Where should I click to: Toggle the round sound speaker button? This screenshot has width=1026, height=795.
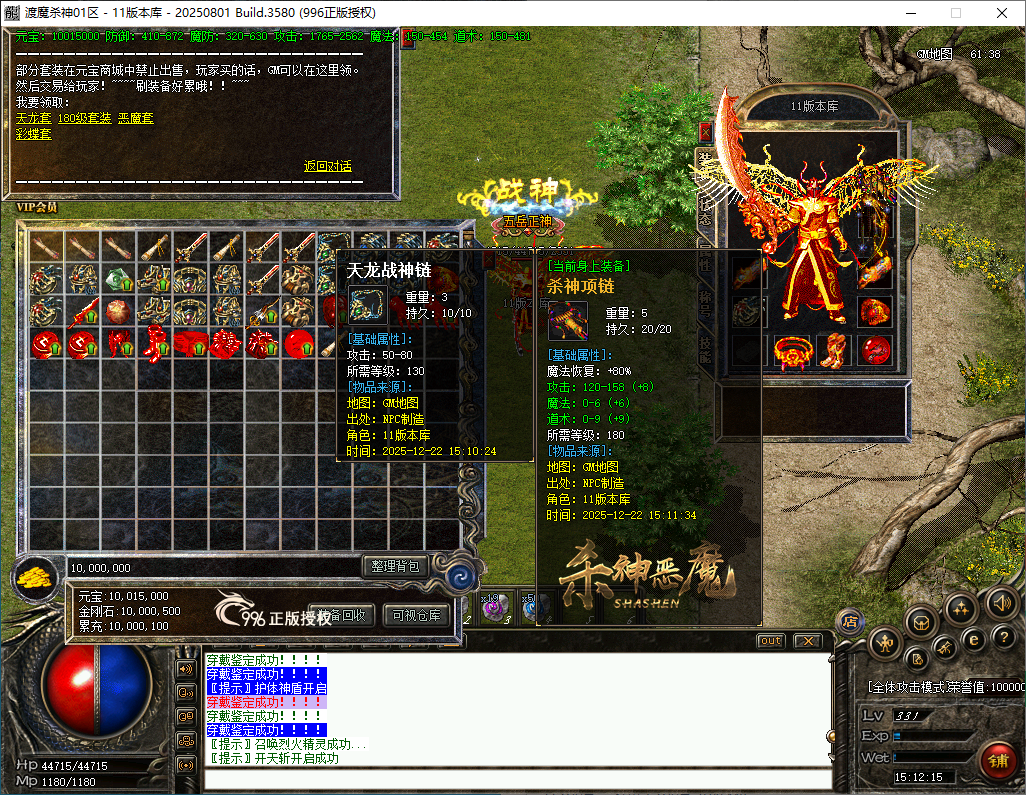click(1001, 603)
